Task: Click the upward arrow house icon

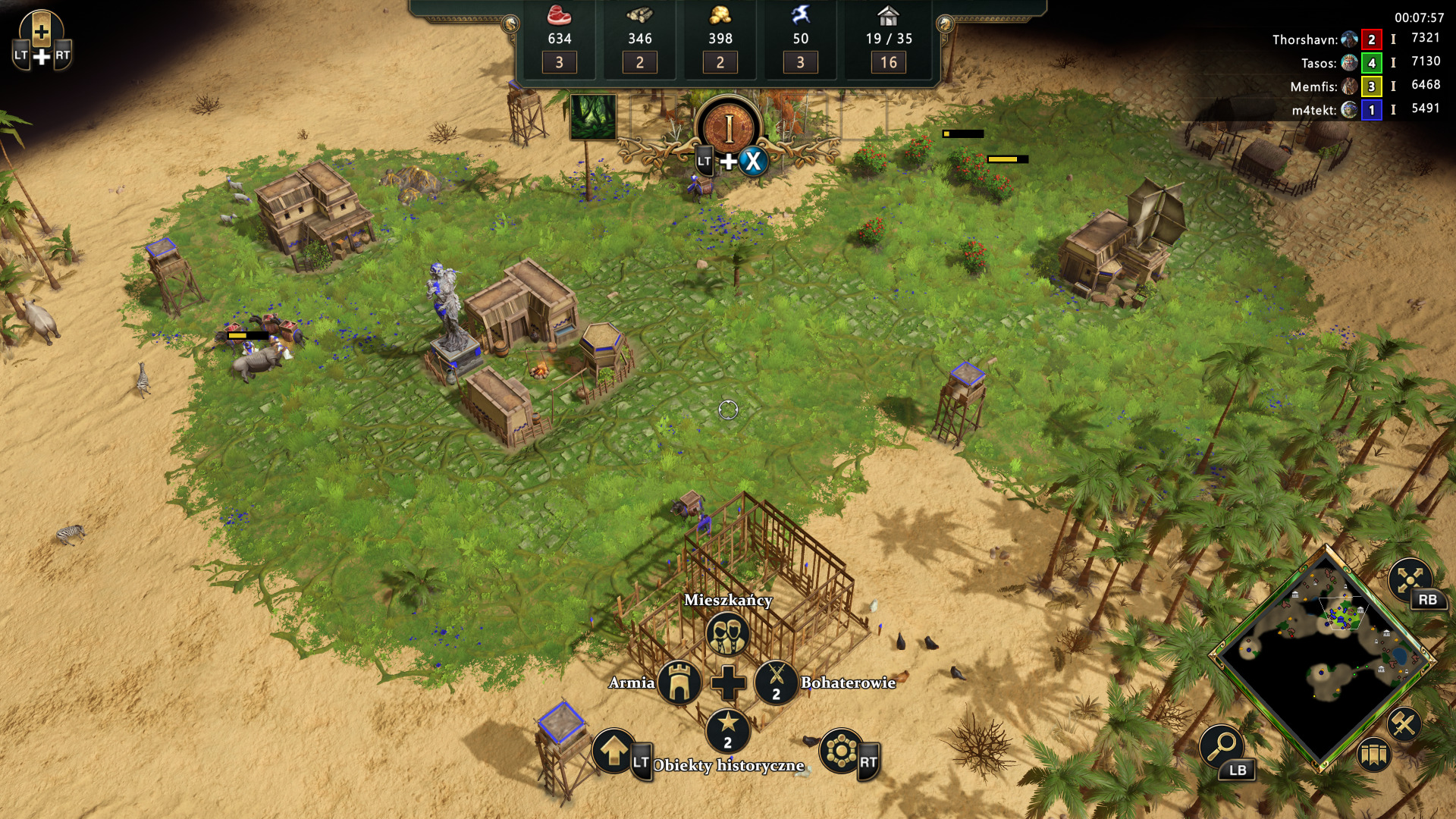Action: click(x=613, y=751)
